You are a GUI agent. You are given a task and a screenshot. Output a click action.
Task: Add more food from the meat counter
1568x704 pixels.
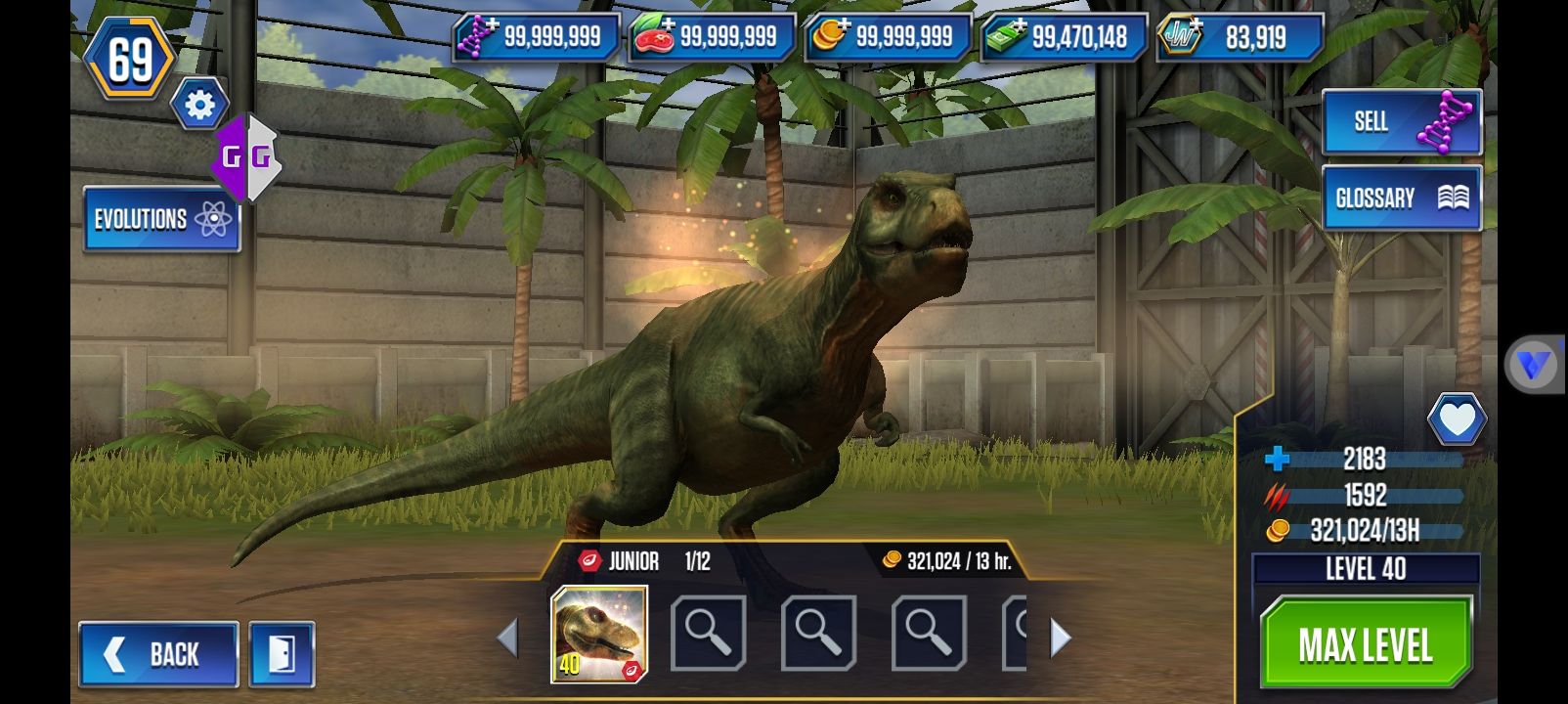tap(711, 37)
